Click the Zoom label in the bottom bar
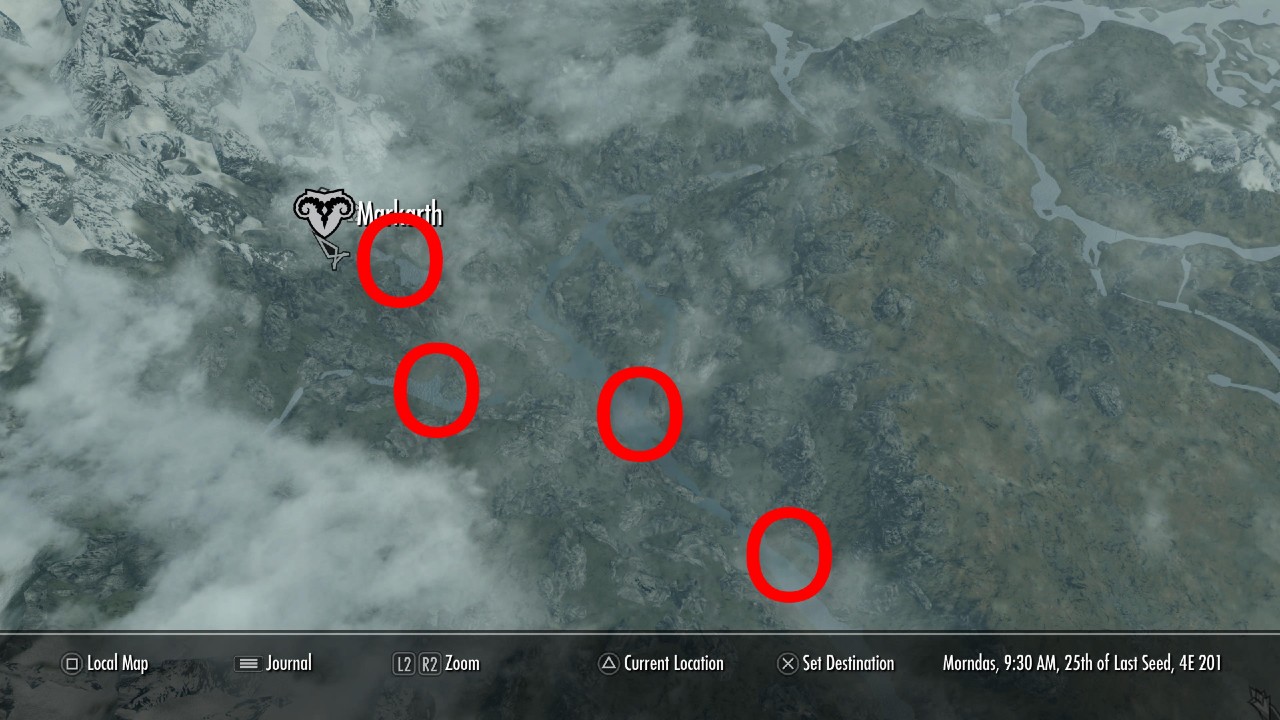The width and height of the screenshot is (1280, 720). tap(462, 663)
